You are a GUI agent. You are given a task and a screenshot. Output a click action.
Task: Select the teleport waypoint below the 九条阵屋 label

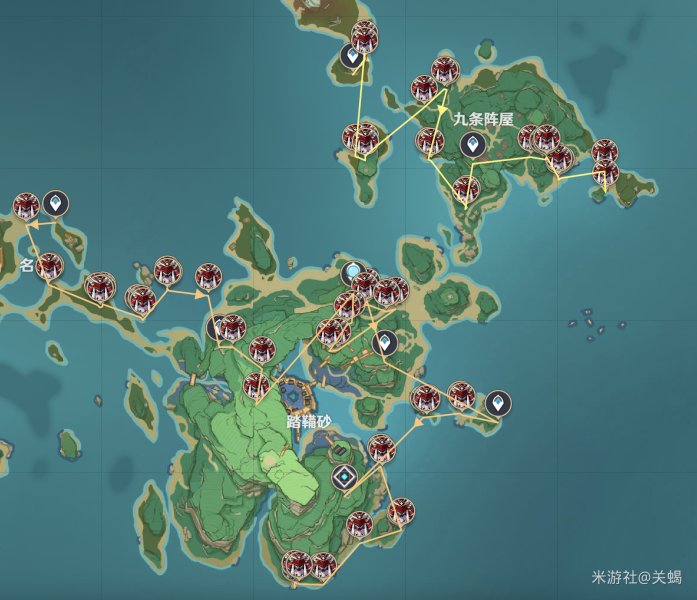(470, 145)
